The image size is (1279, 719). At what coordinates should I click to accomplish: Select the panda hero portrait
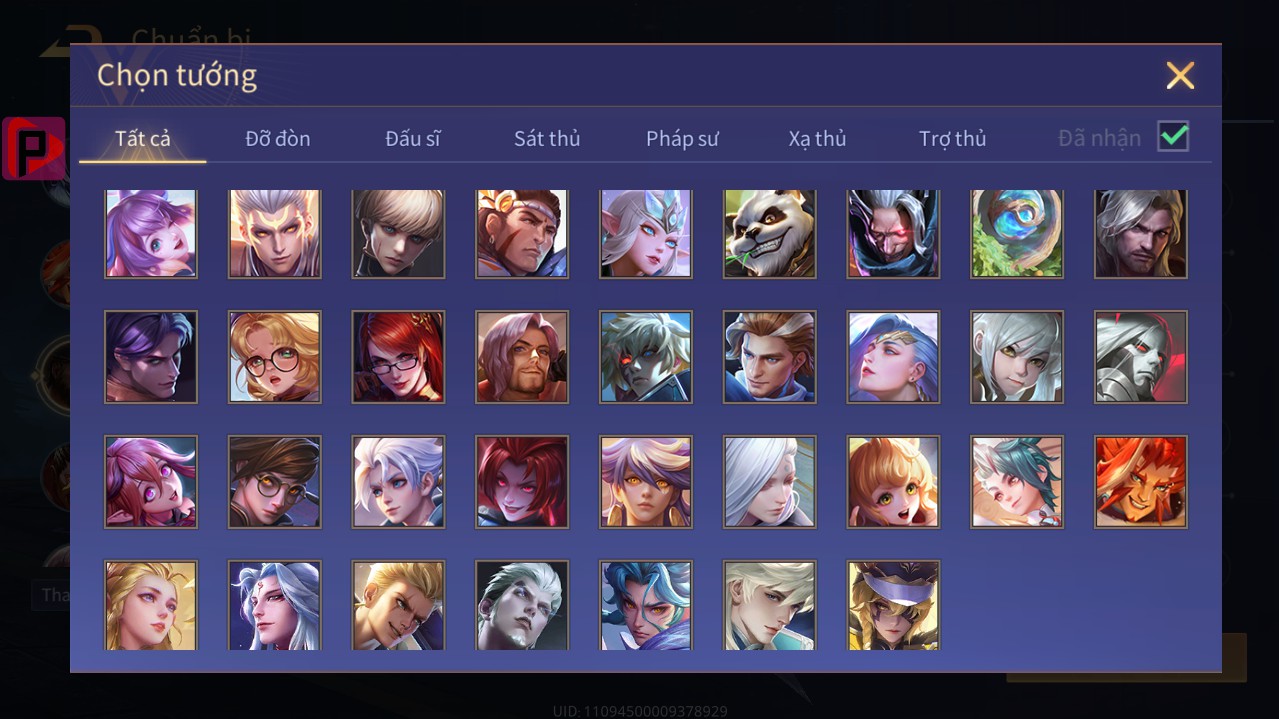tap(769, 233)
